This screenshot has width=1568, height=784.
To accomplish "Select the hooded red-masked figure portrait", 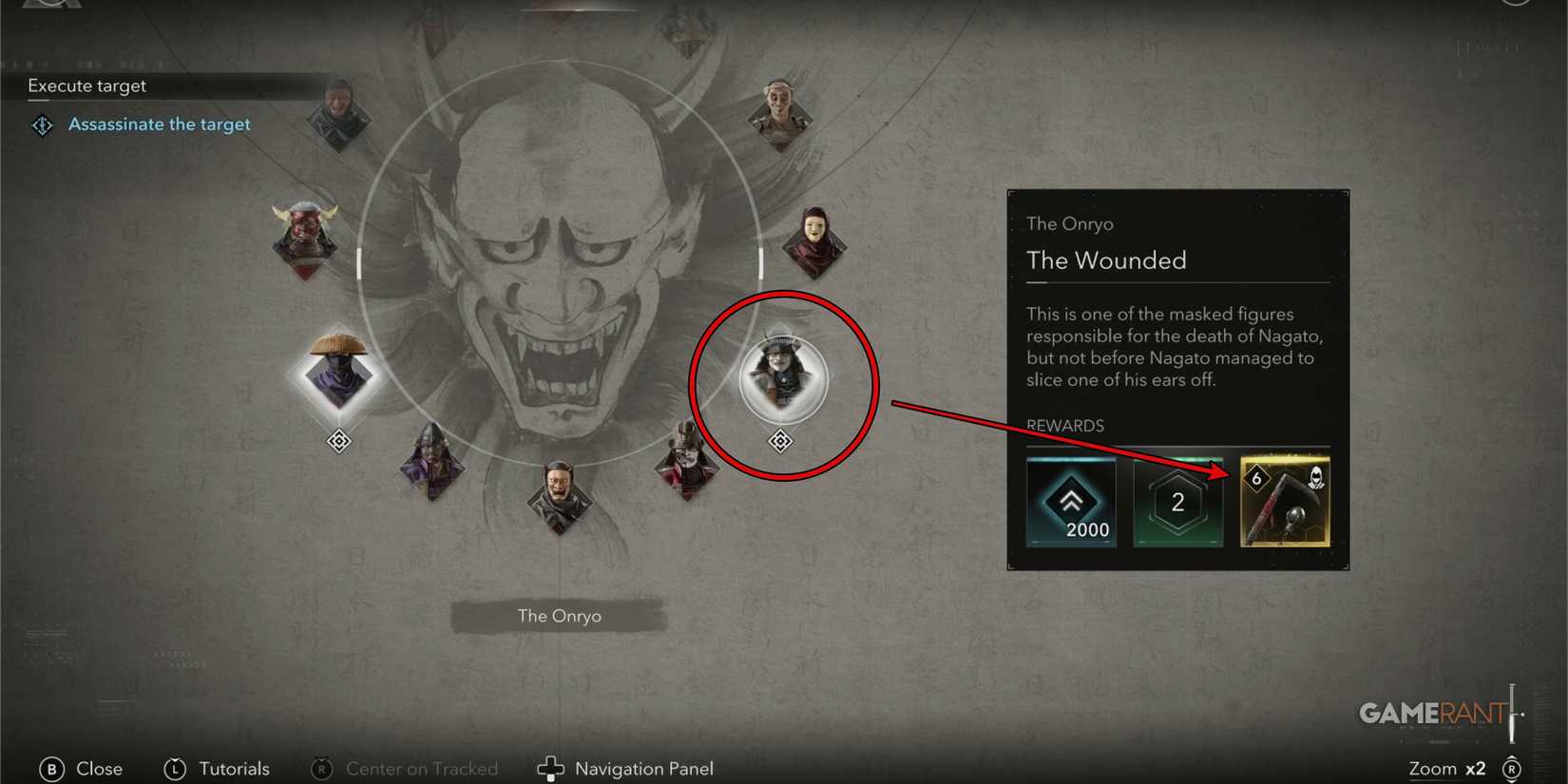I will [815, 240].
